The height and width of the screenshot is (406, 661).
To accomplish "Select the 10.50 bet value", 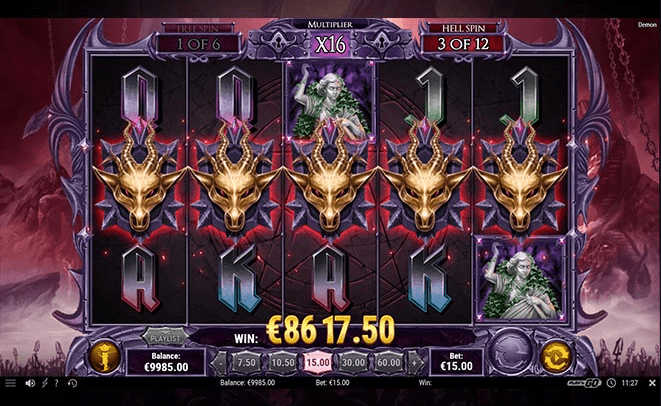I will click(283, 362).
